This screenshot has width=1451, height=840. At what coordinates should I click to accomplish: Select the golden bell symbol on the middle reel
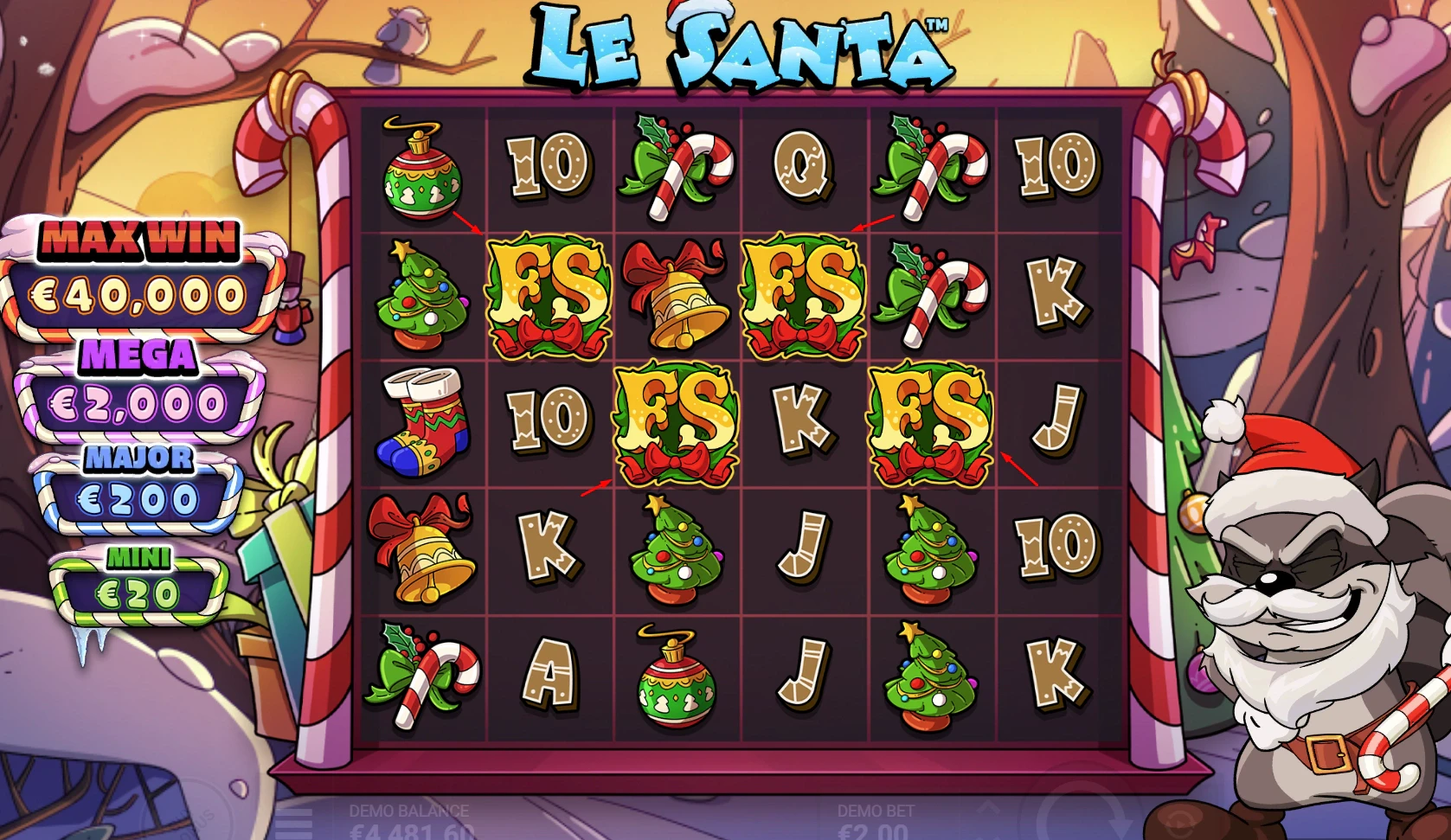click(678, 294)
